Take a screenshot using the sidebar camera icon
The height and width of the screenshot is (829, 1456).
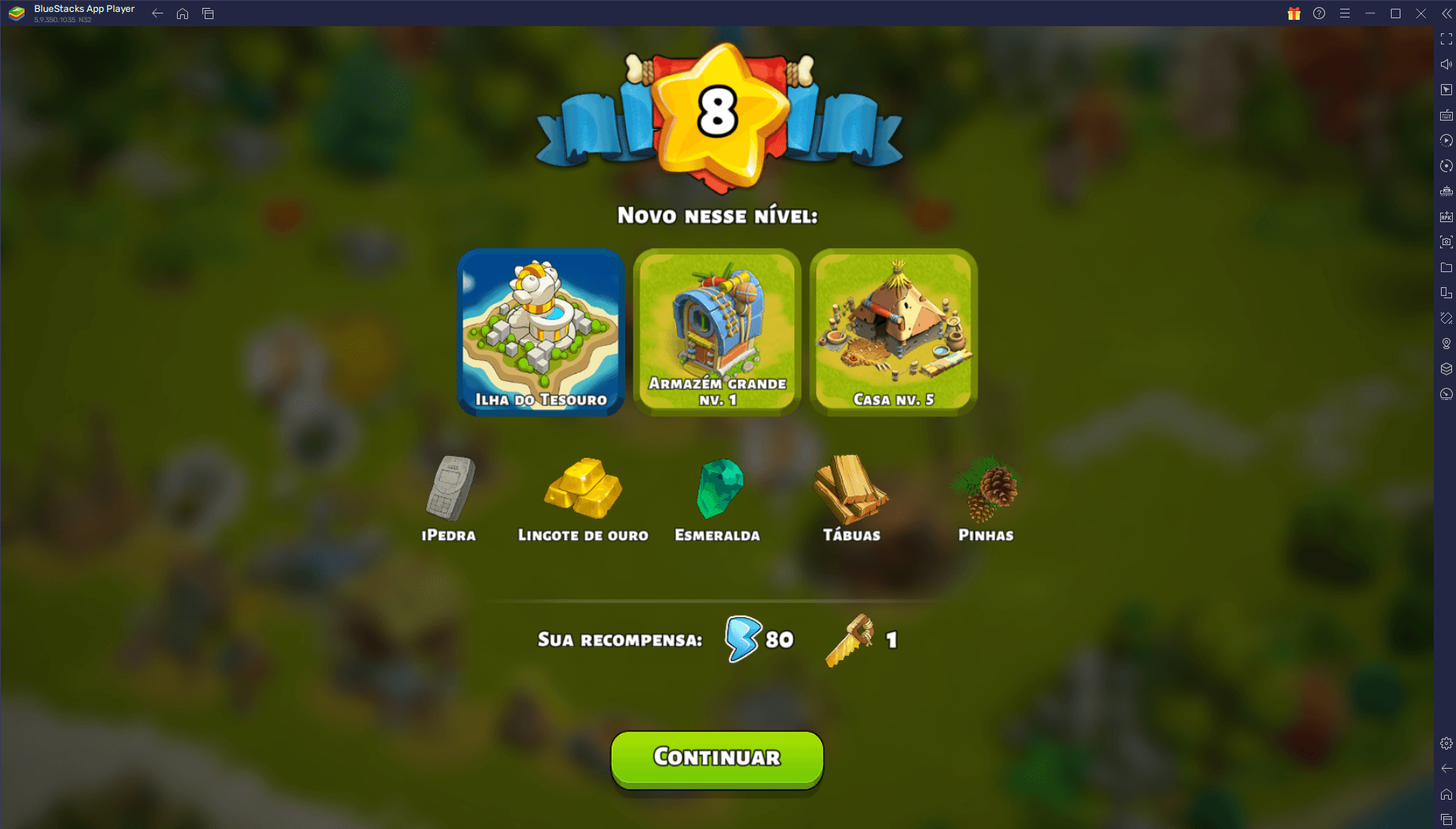(x=1446, y=241)
